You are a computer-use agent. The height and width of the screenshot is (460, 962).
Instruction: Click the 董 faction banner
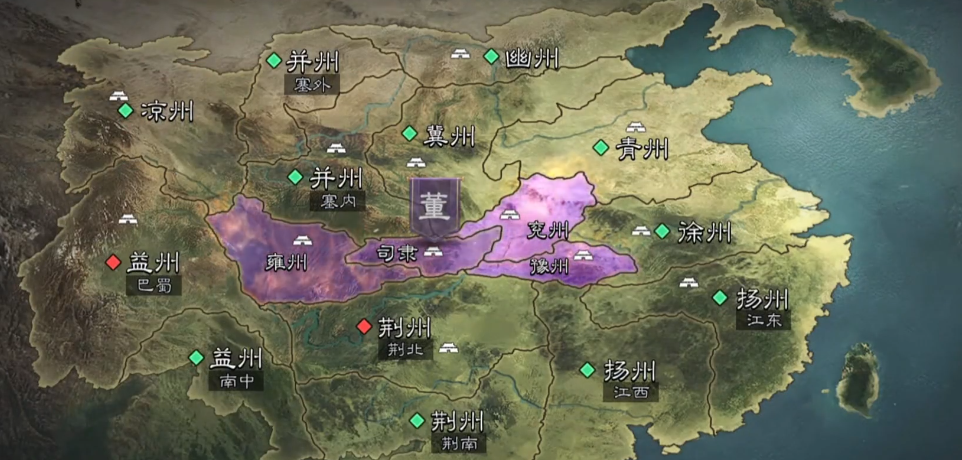[436, 207]
